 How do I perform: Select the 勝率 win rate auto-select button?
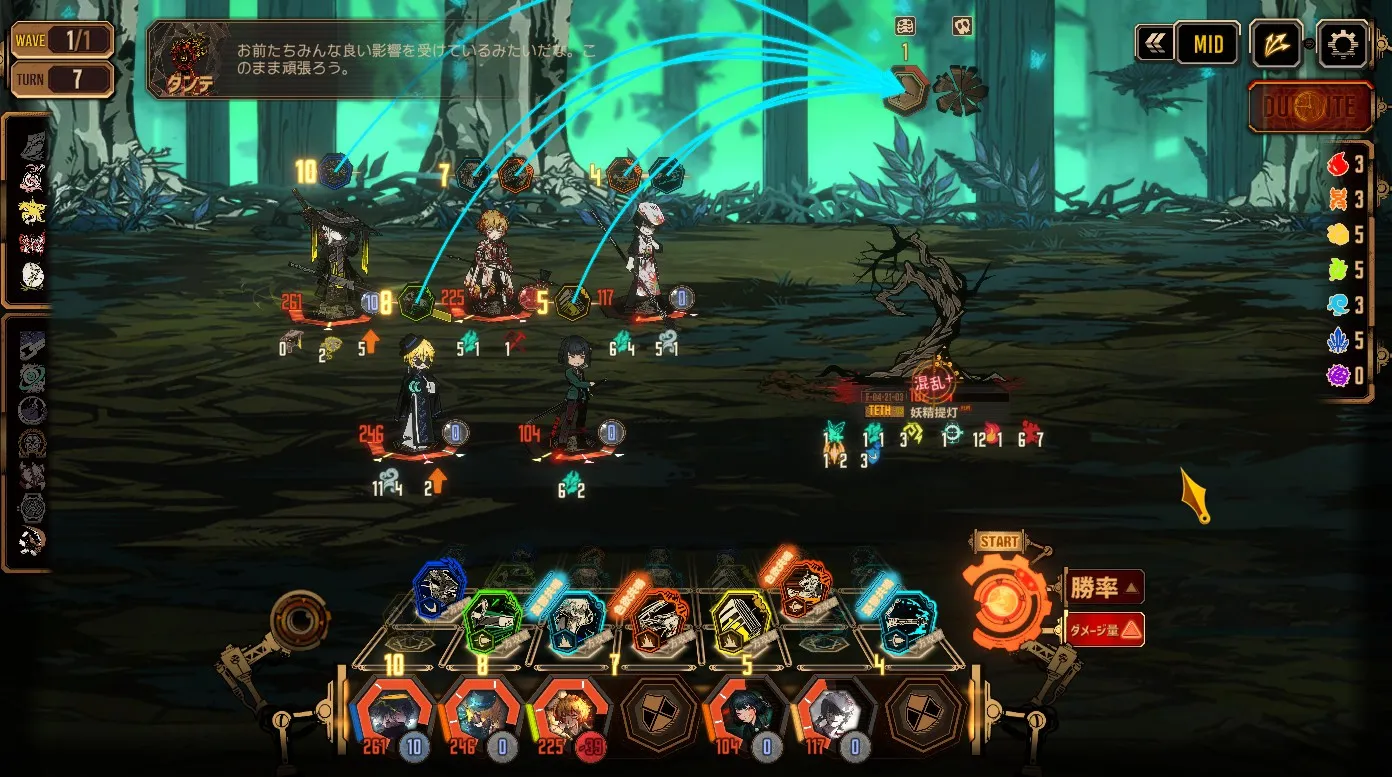(x=1105, y=587)
